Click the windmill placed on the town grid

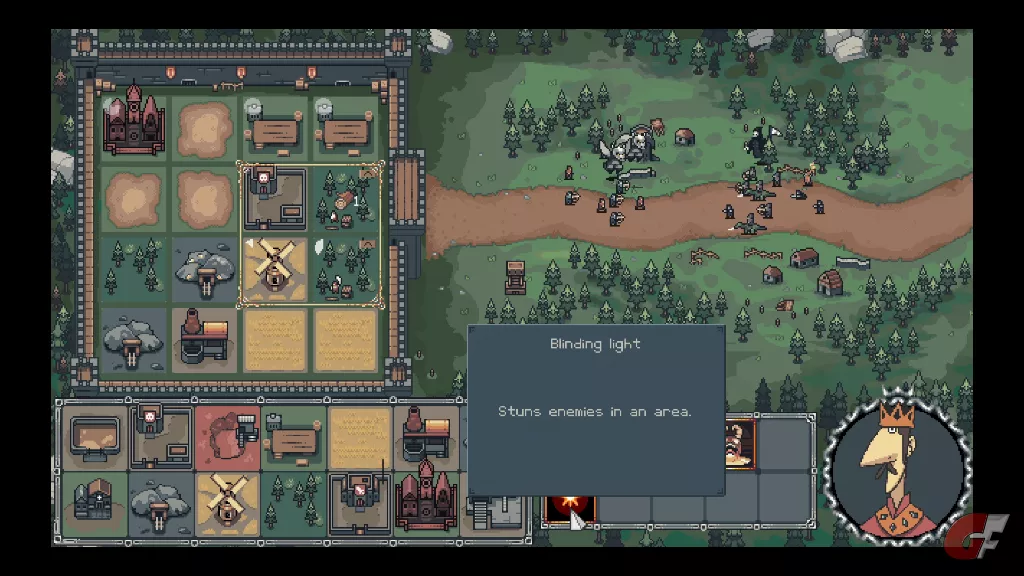[273, 269]
